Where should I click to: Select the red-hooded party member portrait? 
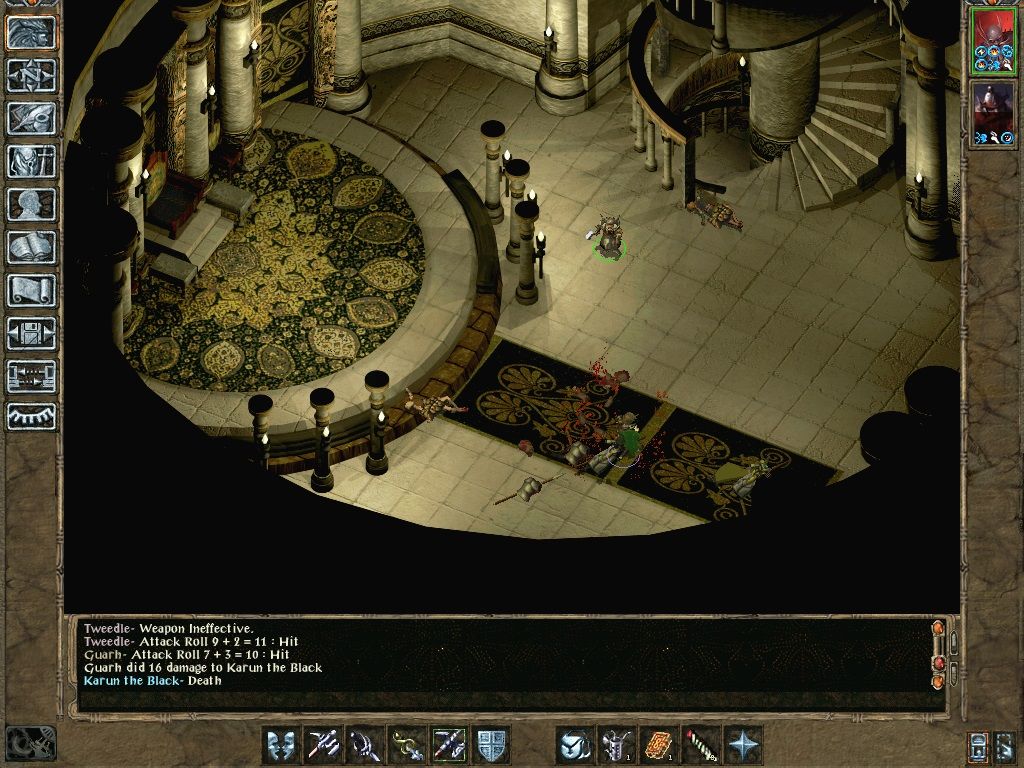[x=993, y=42]
